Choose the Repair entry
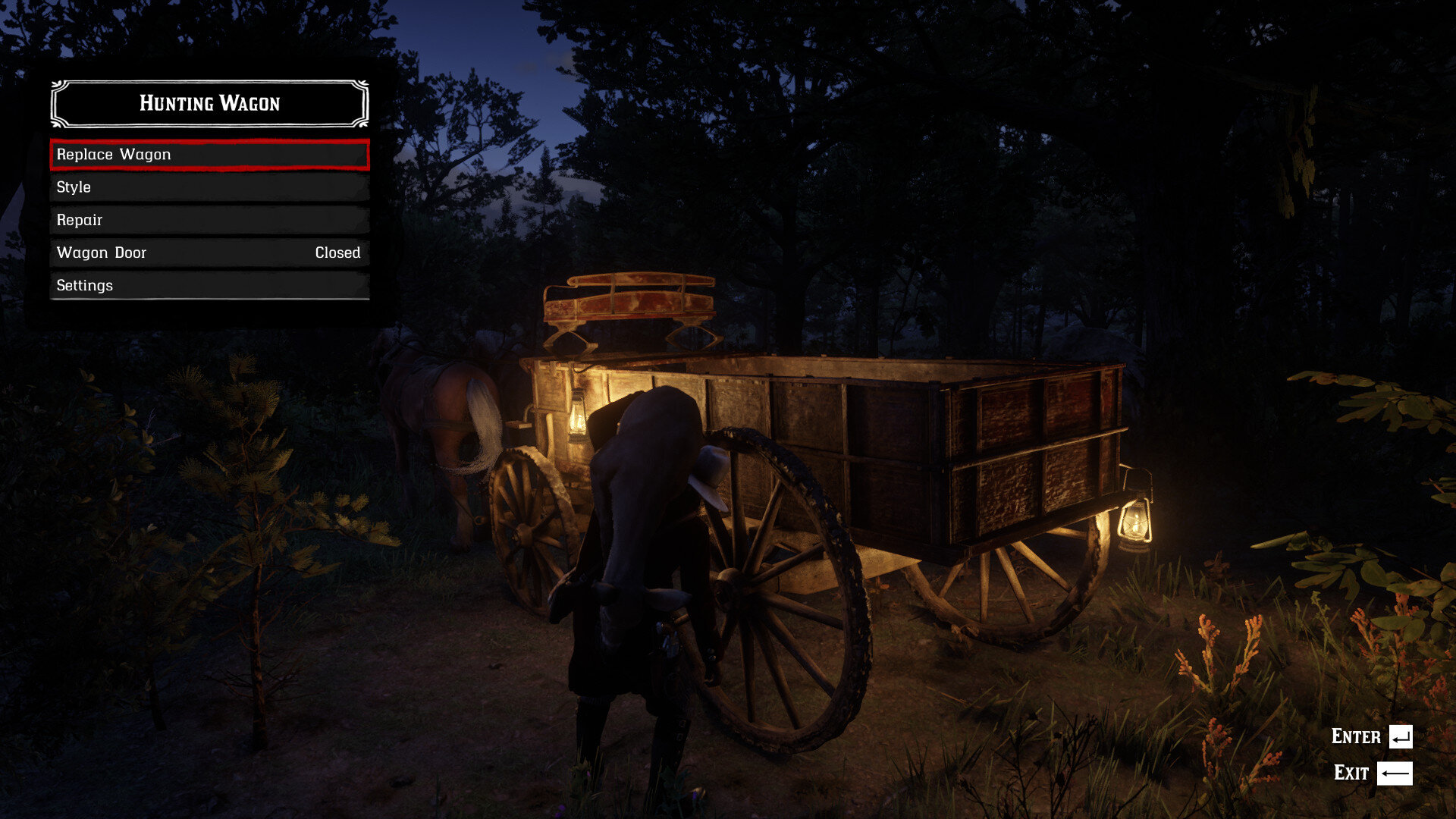The height and width of the screenshot is (819, 1456). (x=209, y=220)
